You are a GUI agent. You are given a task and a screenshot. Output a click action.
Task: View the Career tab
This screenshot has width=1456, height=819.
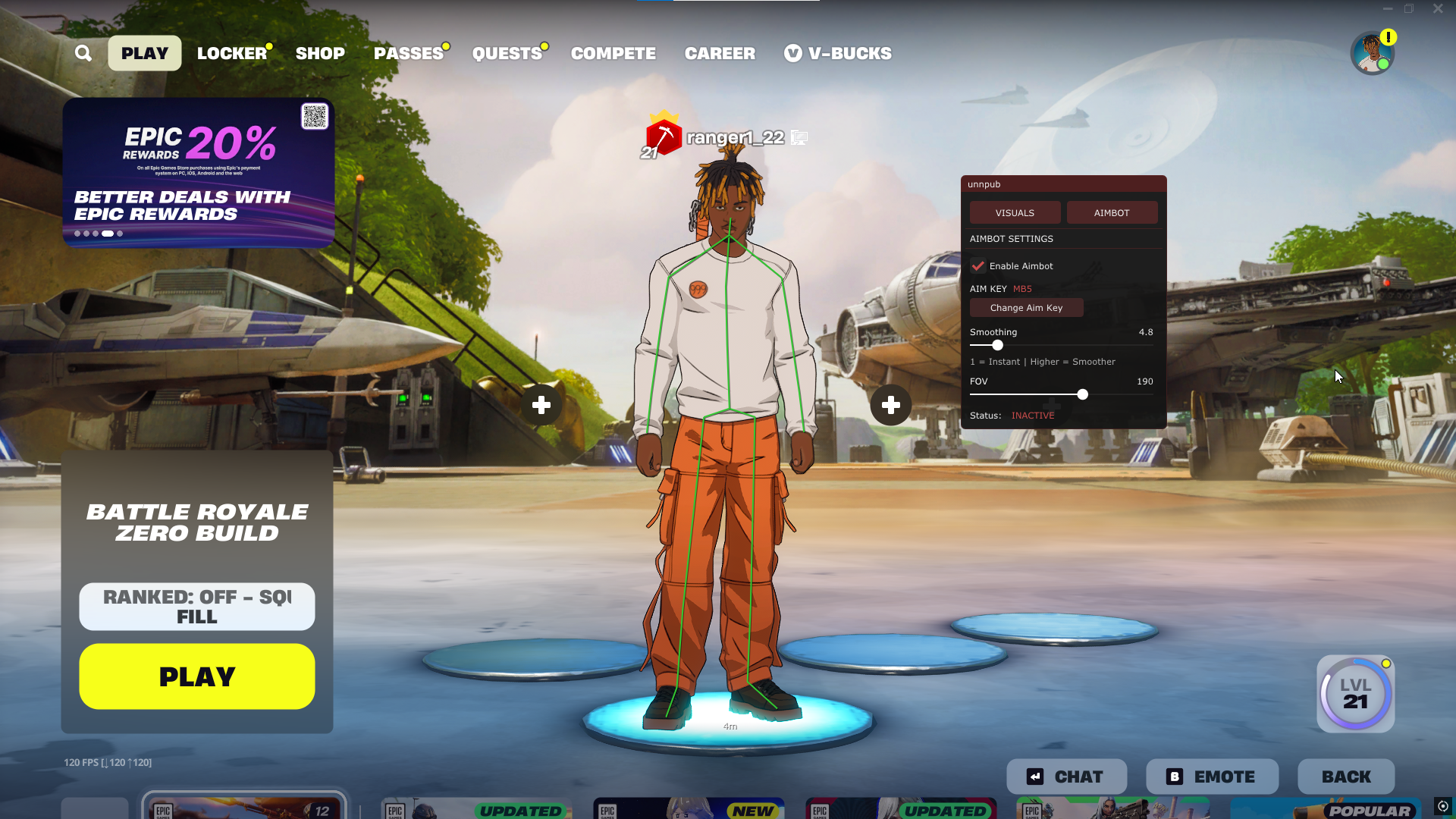click(x=720, y=53)
